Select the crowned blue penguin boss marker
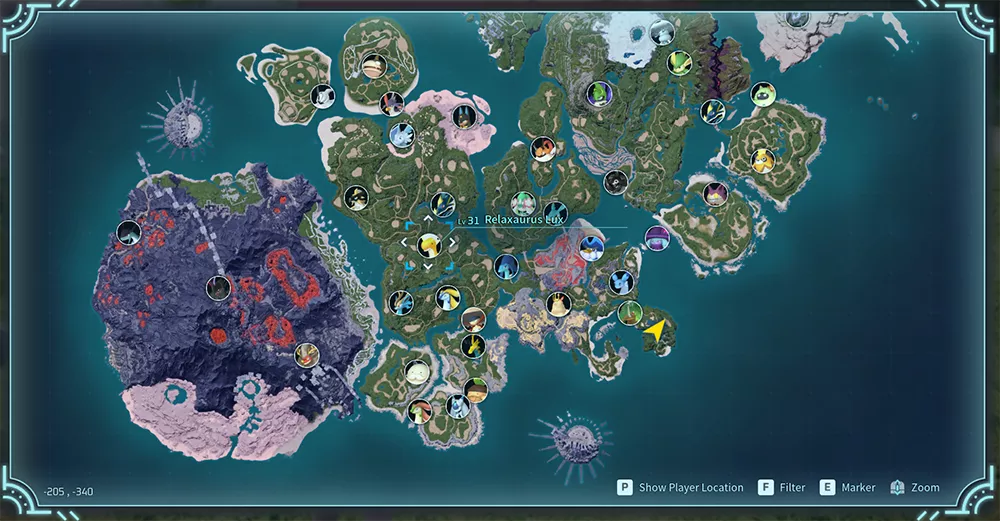The image size is (1000, 521). tap(591, 248)
